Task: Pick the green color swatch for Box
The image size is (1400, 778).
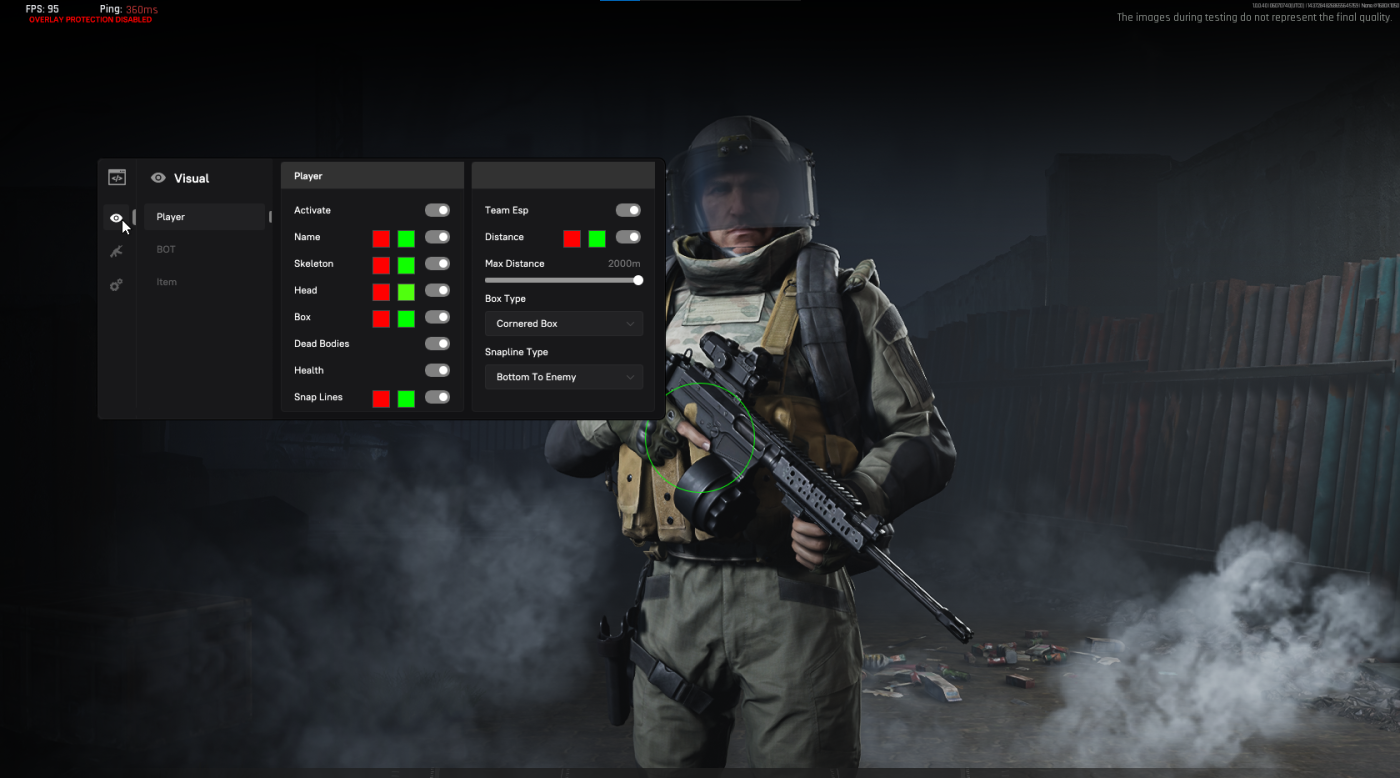Action: point(406,319)
